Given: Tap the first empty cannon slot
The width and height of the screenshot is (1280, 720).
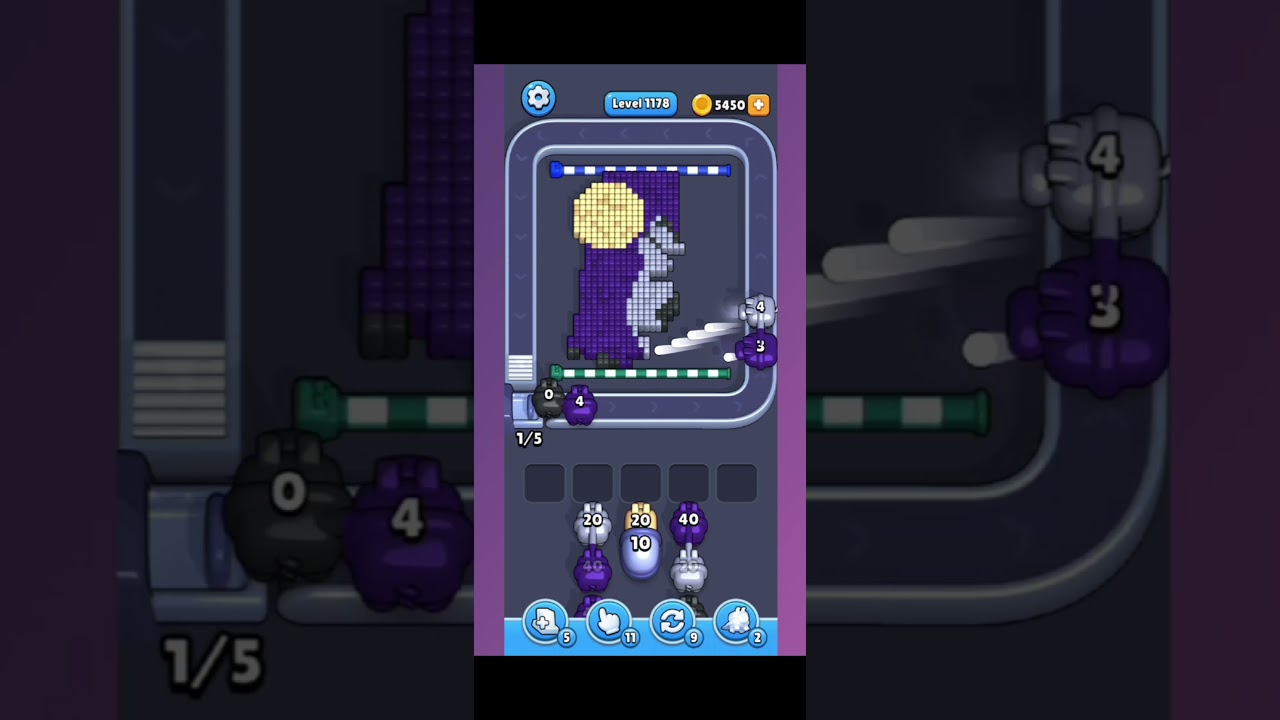Looking at the screenshot, I should click(545, 480).
